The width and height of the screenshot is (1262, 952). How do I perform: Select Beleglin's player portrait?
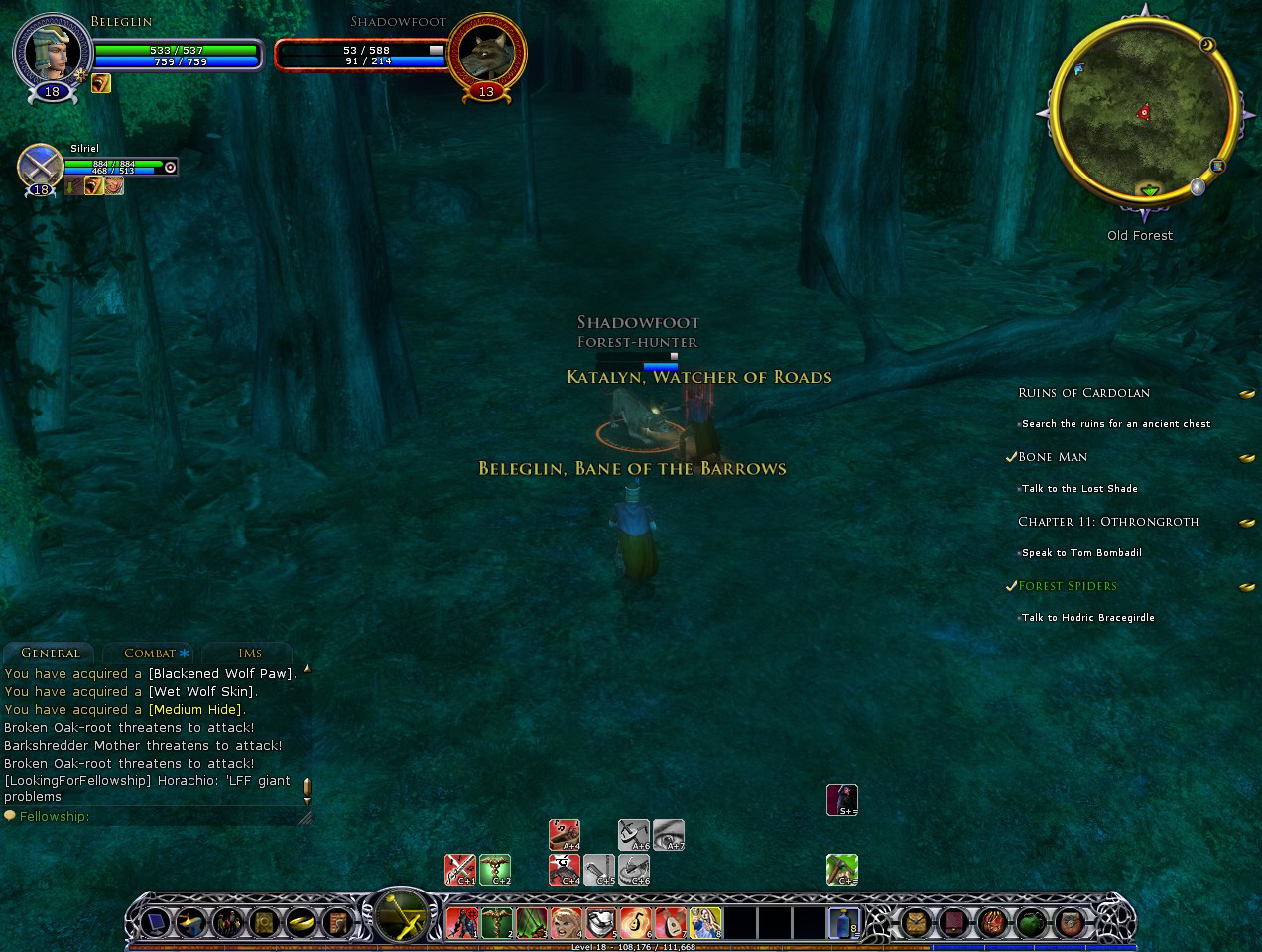click(x=53, y=52)
